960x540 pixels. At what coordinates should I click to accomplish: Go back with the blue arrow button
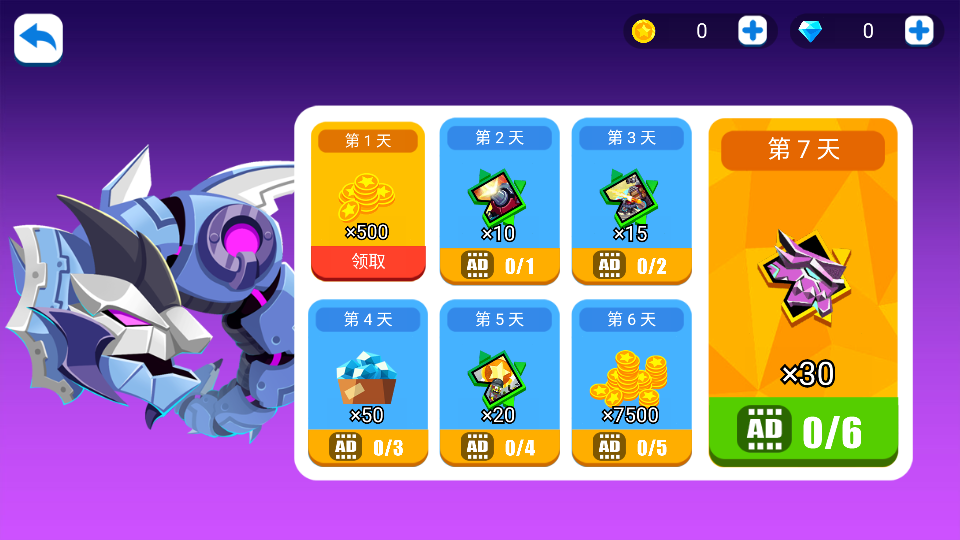[38, 39]
